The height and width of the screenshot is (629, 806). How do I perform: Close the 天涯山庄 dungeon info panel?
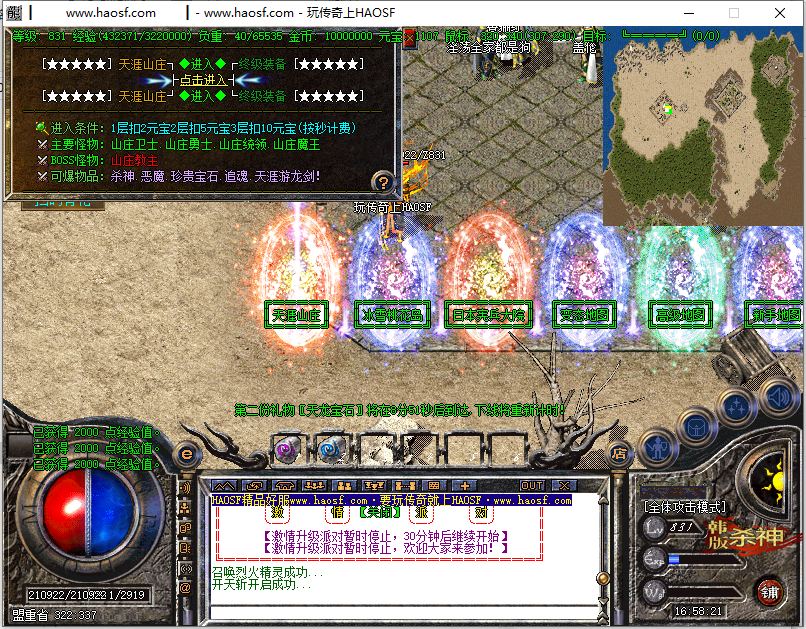coord(408,36)
